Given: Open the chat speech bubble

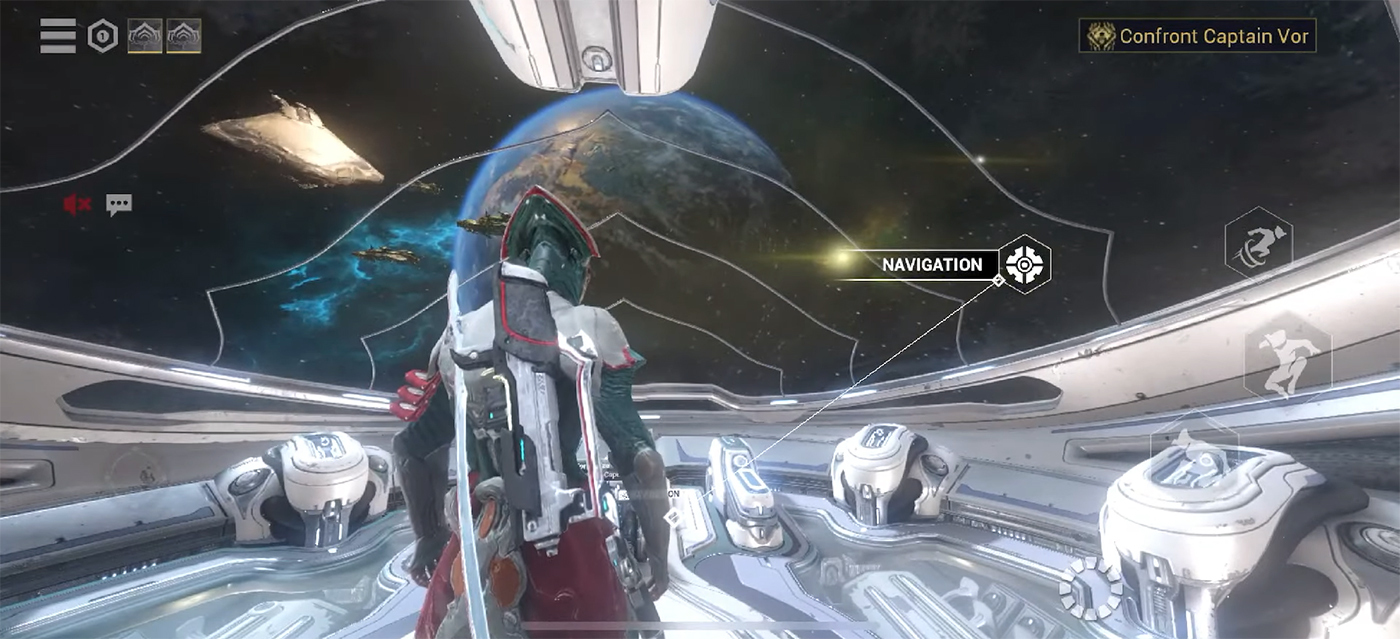Looking at the screenshot, I should [x=119, y=205].
